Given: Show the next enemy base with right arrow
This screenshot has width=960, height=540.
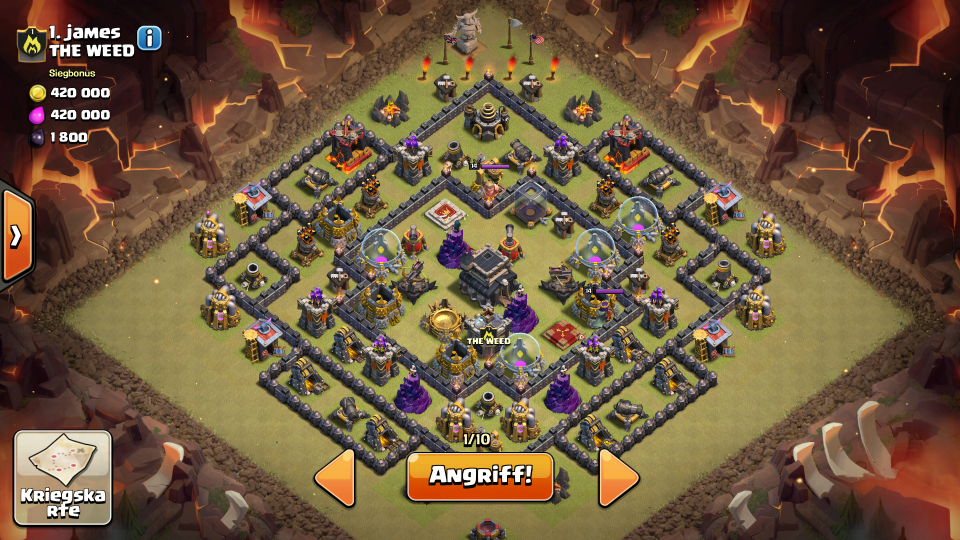Looking at the screenshot, I should click(x=618, y=477).
